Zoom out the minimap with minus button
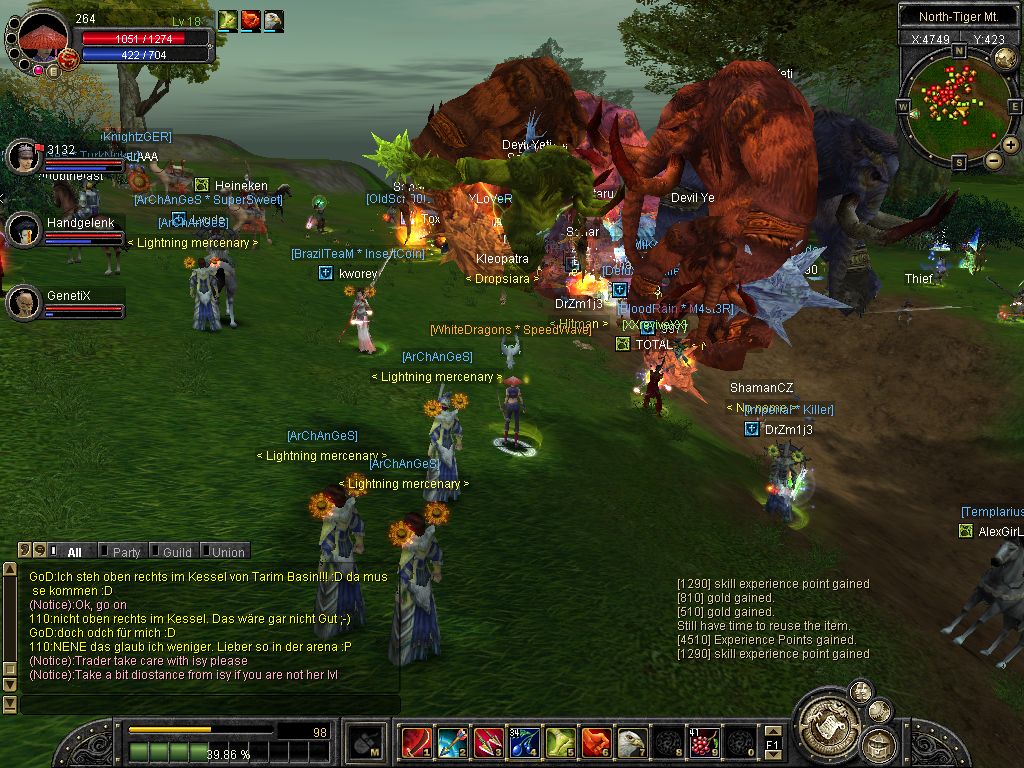 [994, 160]
